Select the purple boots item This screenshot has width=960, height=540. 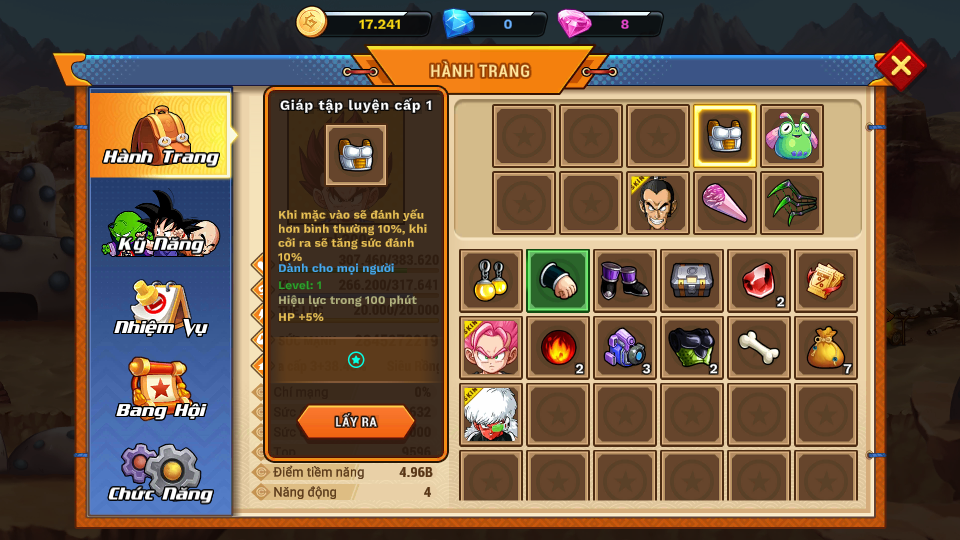(x=625, y=281)
